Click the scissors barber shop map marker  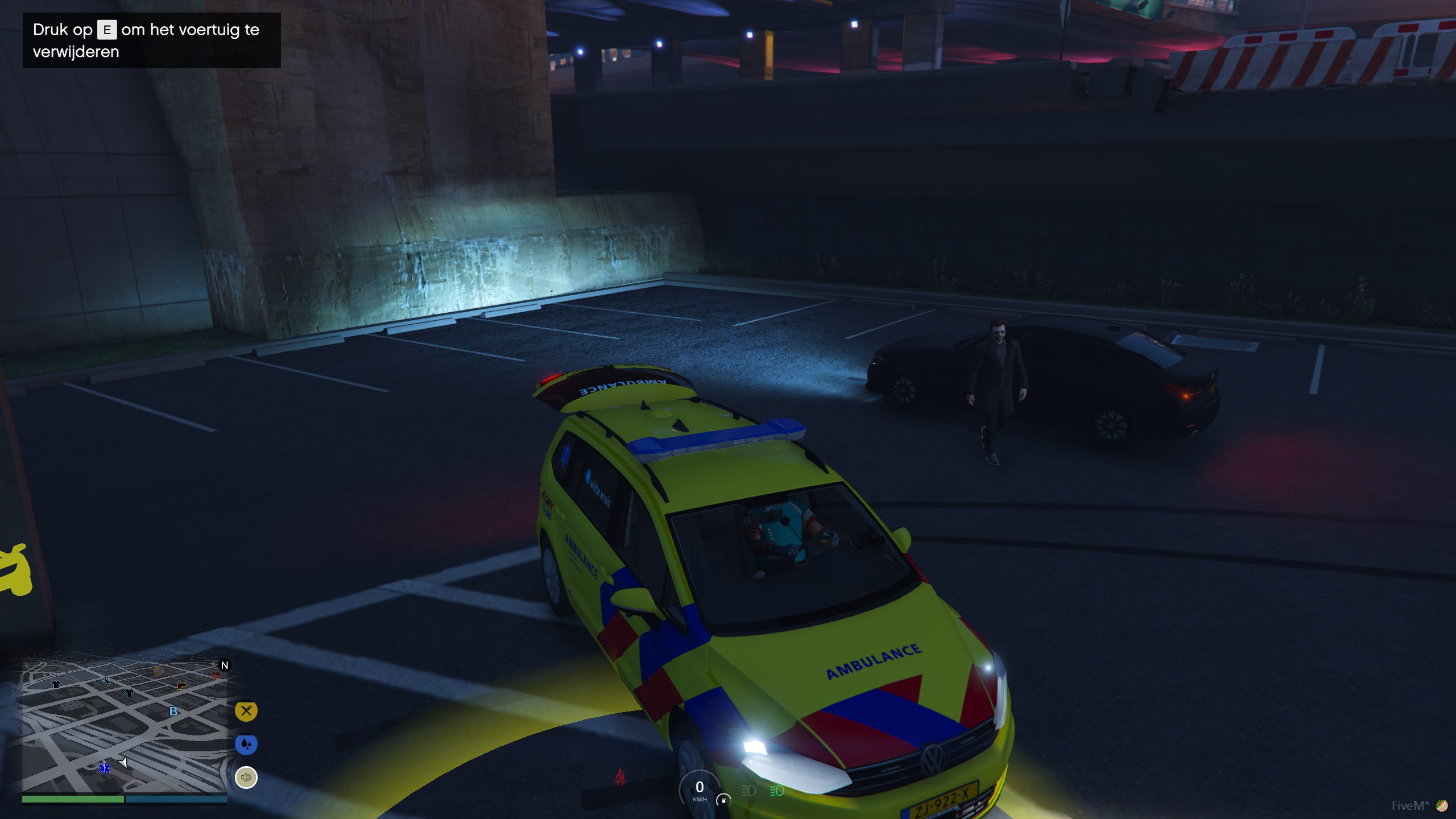106,680
